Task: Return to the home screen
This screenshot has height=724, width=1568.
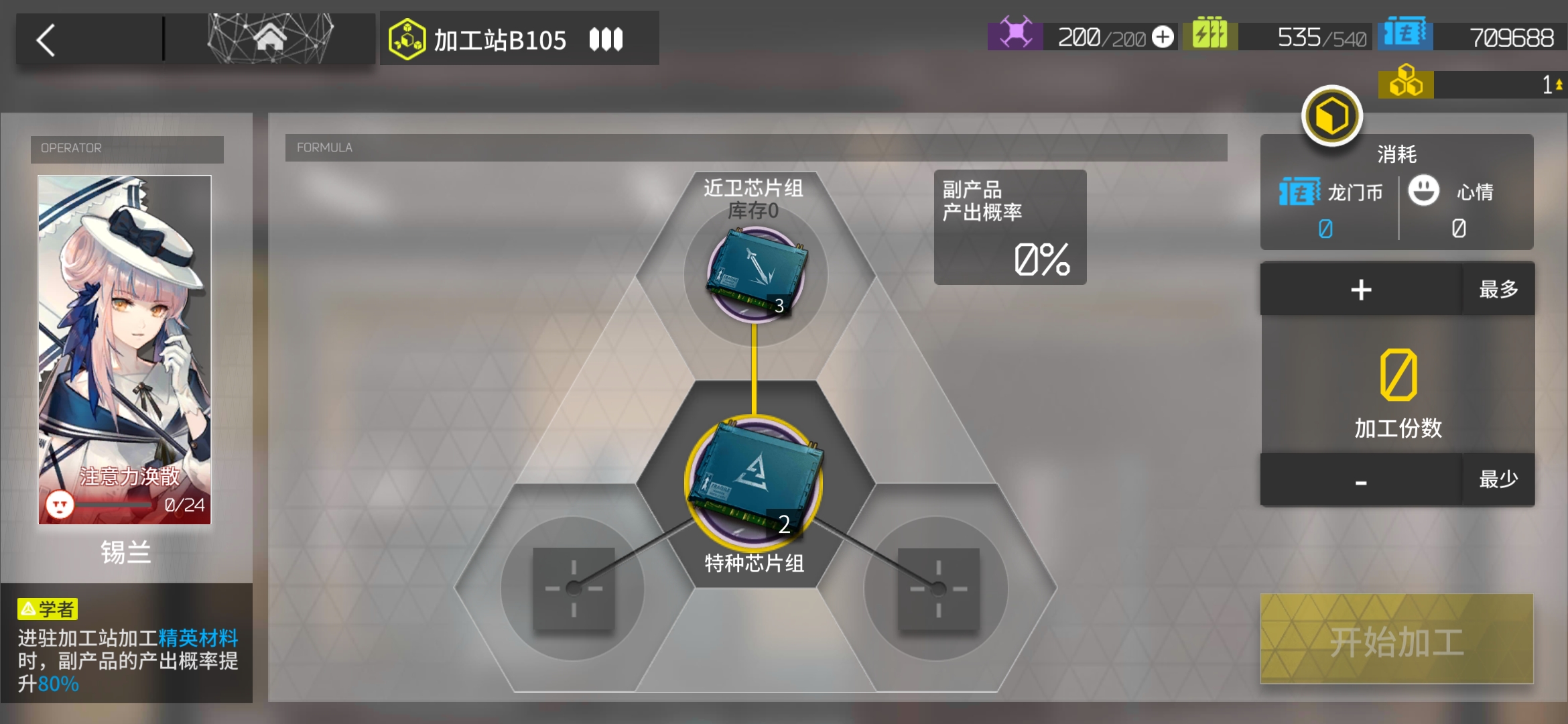Action: coord(270,38)
